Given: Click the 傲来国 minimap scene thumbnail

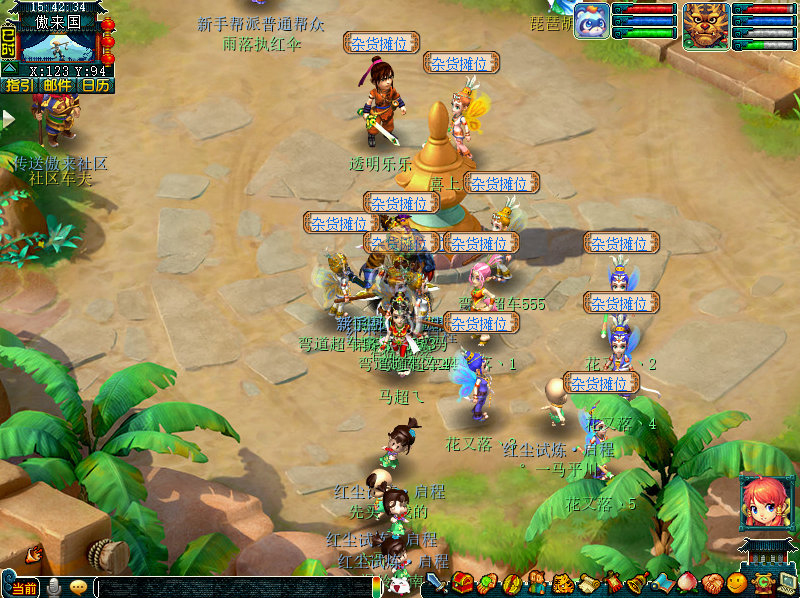Looking at the screenshot, I should pyautogui.click(x=57, y=47).
